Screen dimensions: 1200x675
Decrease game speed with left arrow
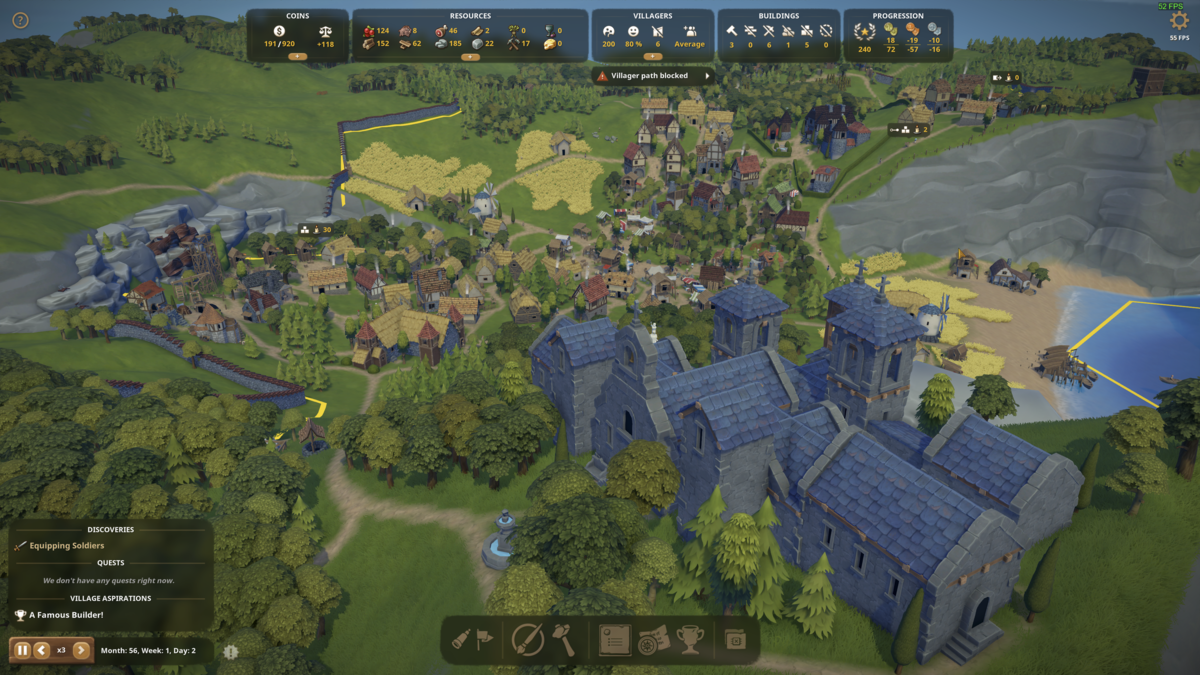point(42,650)
